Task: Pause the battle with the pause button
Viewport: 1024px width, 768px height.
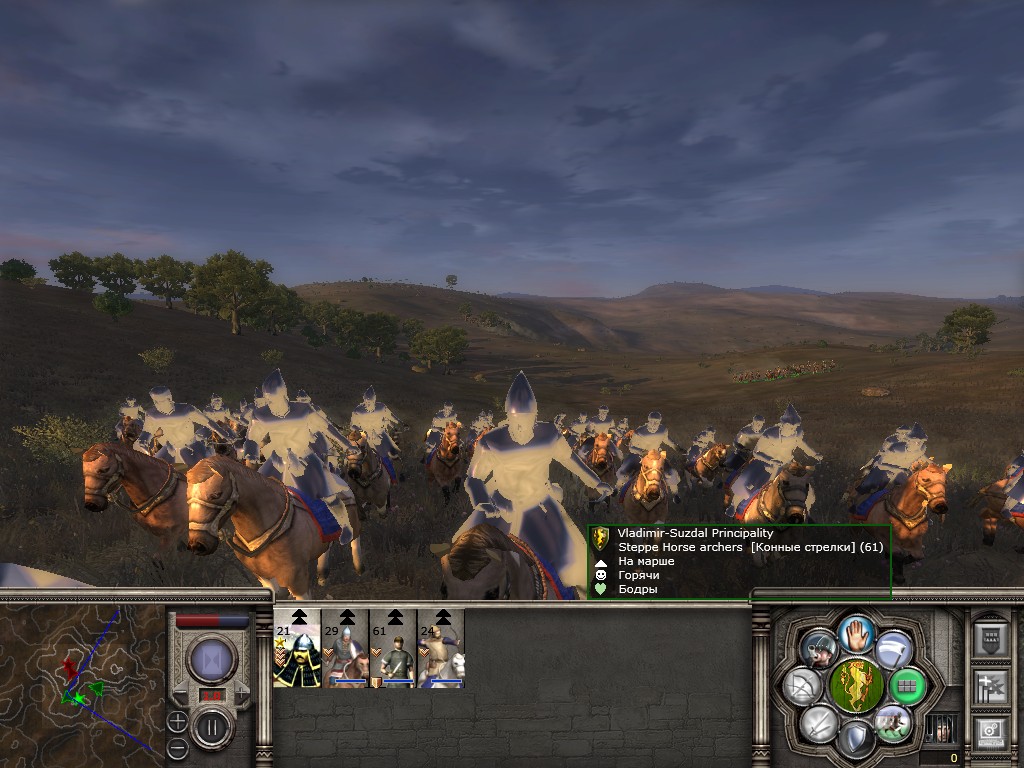Action: tap(212, 727)
